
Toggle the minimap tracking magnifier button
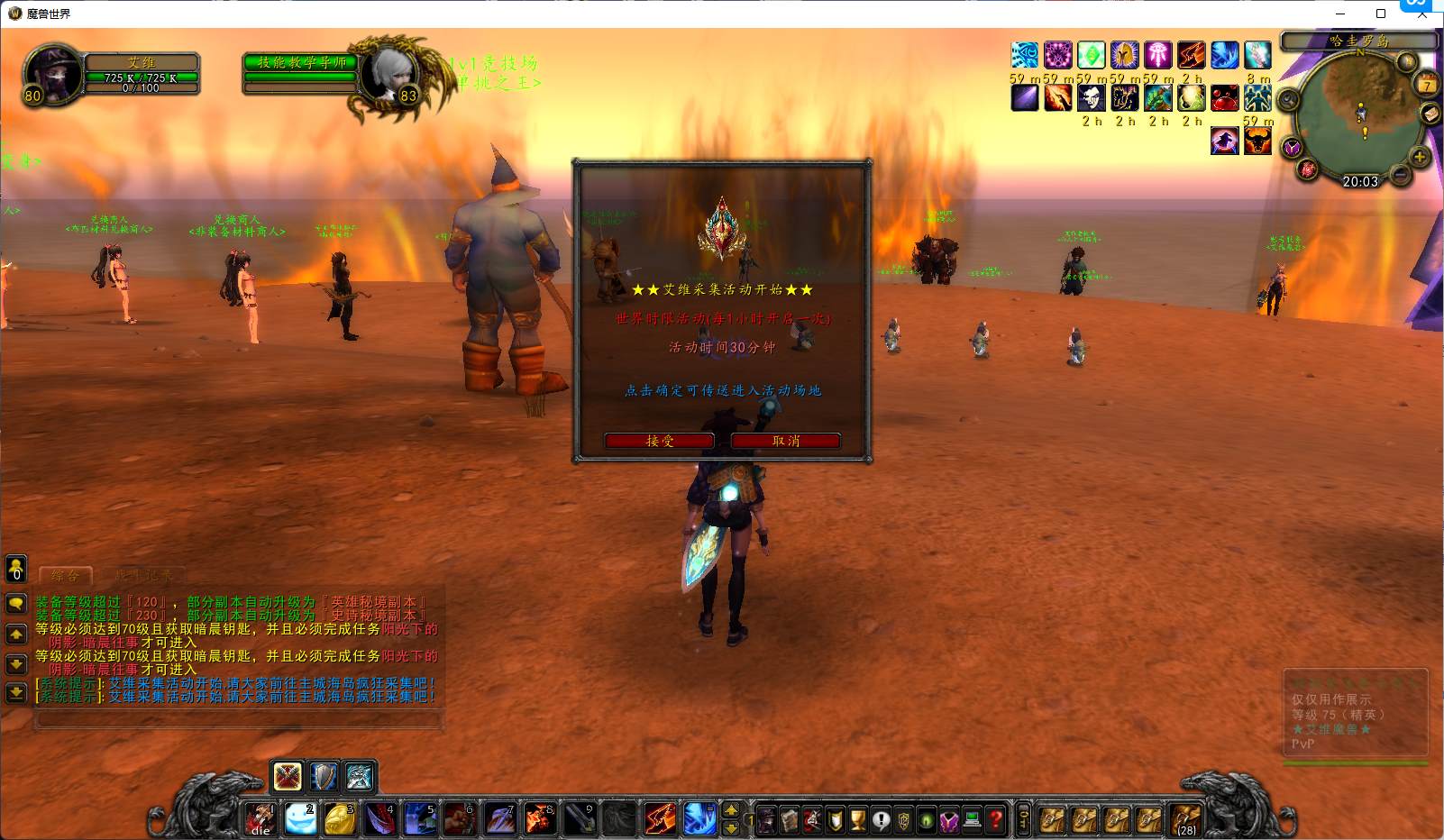tap(1288, 99)
